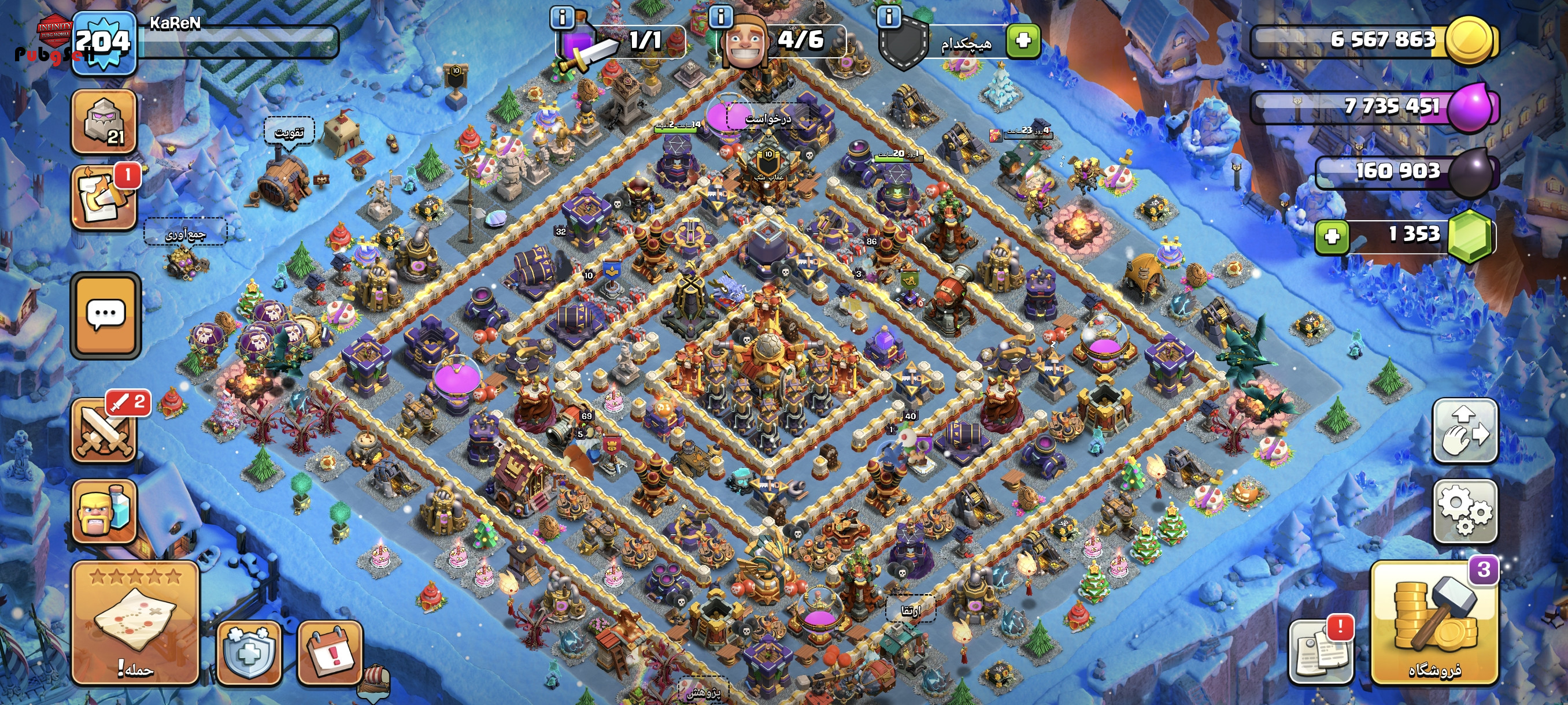
Task: Open the level 204 player profile badge
Action: tap(103, 43)
